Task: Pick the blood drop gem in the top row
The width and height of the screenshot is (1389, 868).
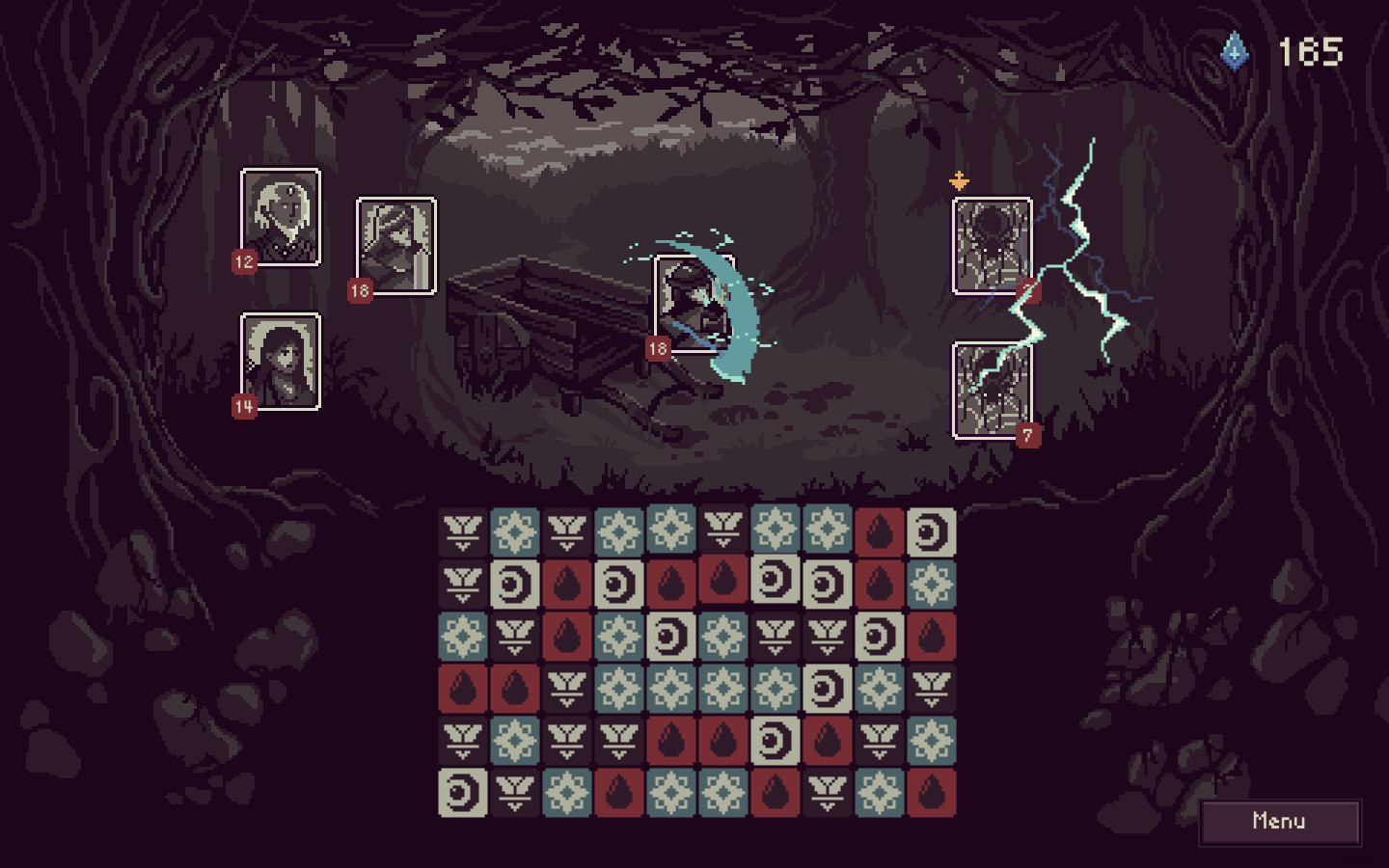Action: [878, 530]
